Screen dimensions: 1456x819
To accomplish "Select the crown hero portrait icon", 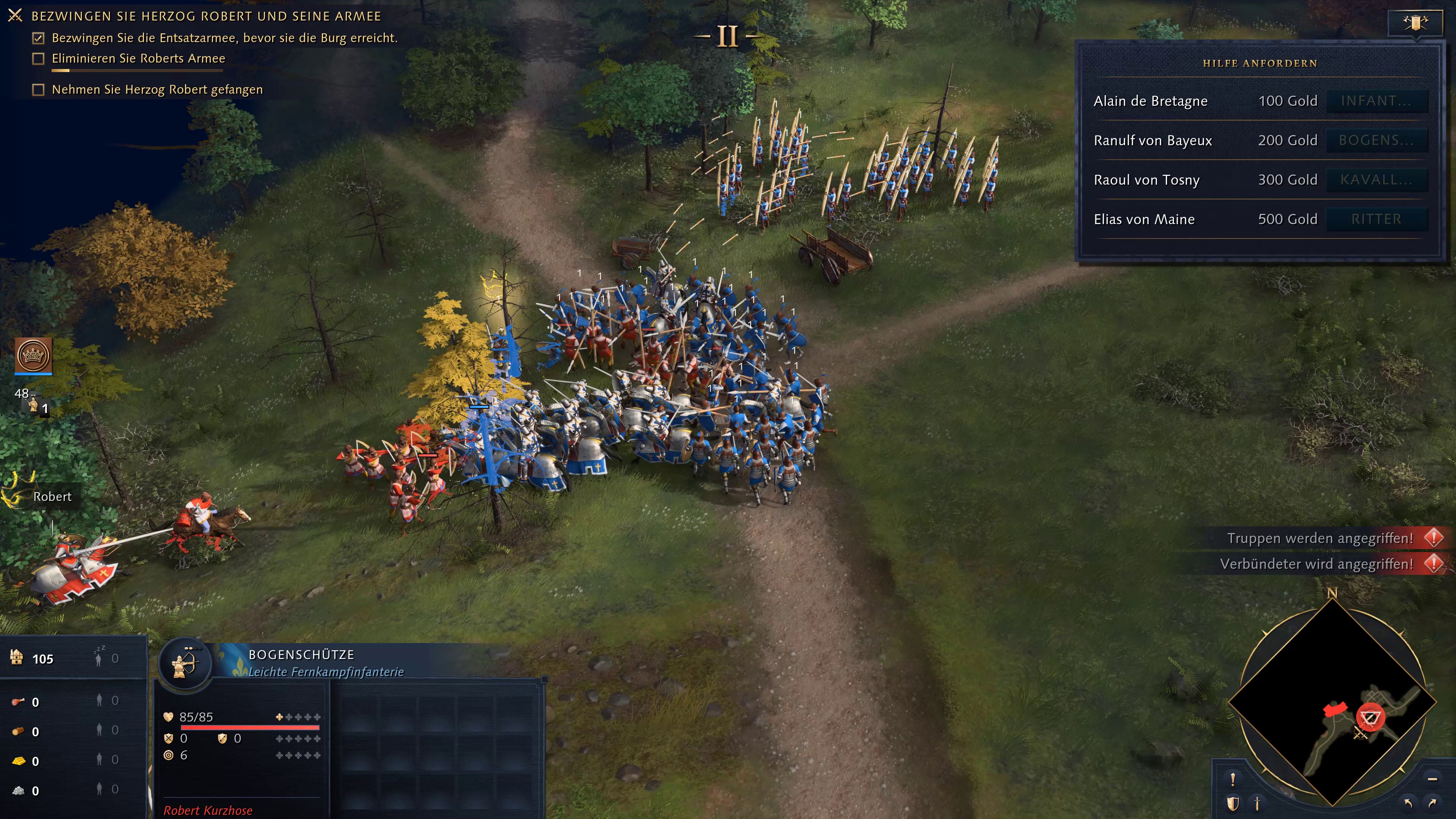I will coord(33,356).
